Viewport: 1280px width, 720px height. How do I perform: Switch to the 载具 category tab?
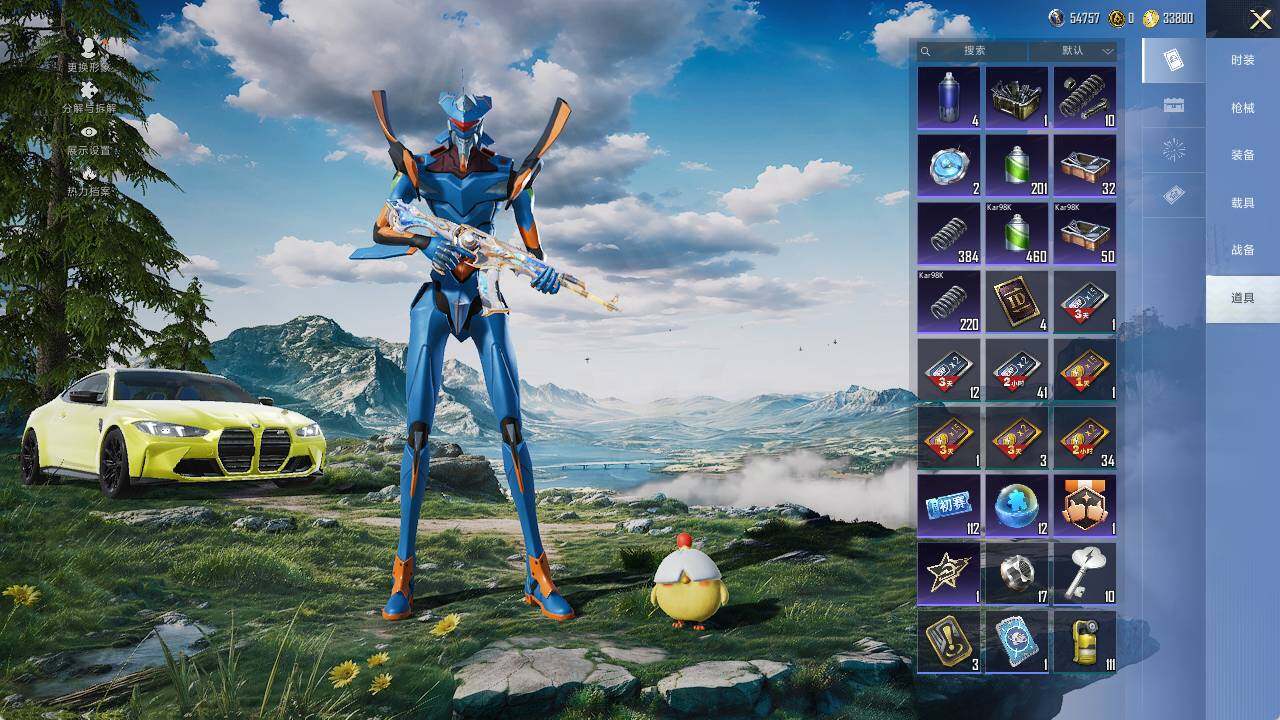pos(1242,203)
